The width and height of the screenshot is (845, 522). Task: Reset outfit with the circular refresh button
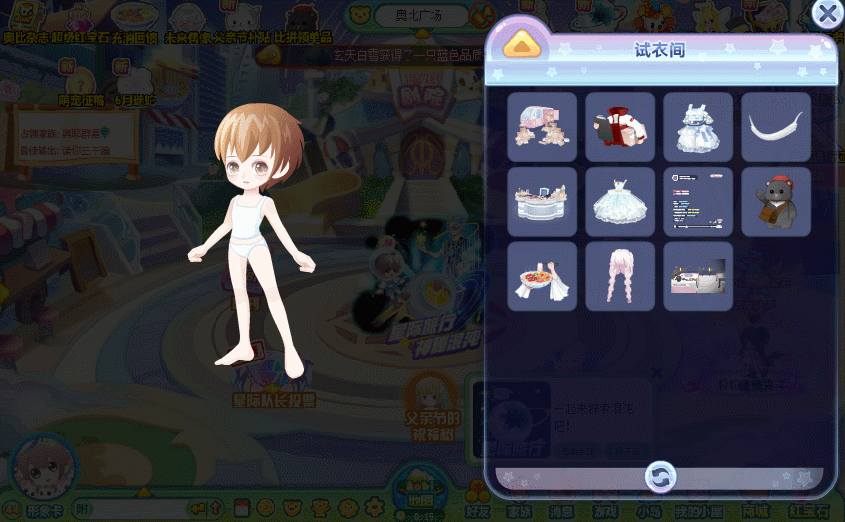point(660,476)
